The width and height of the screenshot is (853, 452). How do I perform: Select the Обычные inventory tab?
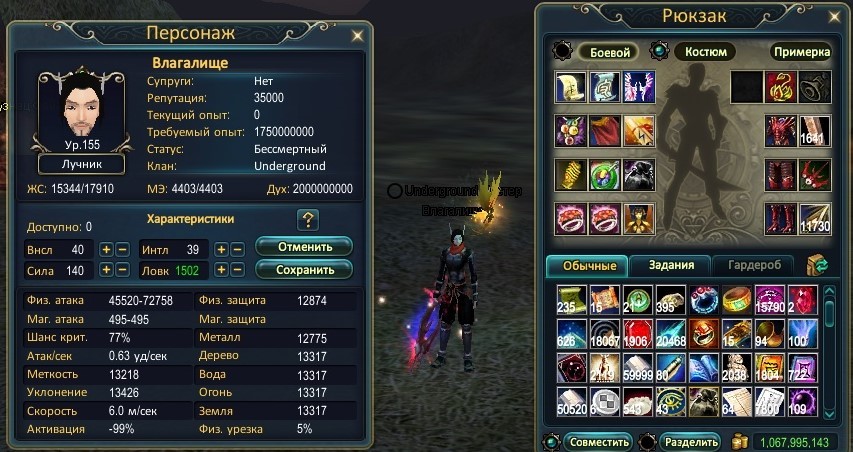click(588, 265)
